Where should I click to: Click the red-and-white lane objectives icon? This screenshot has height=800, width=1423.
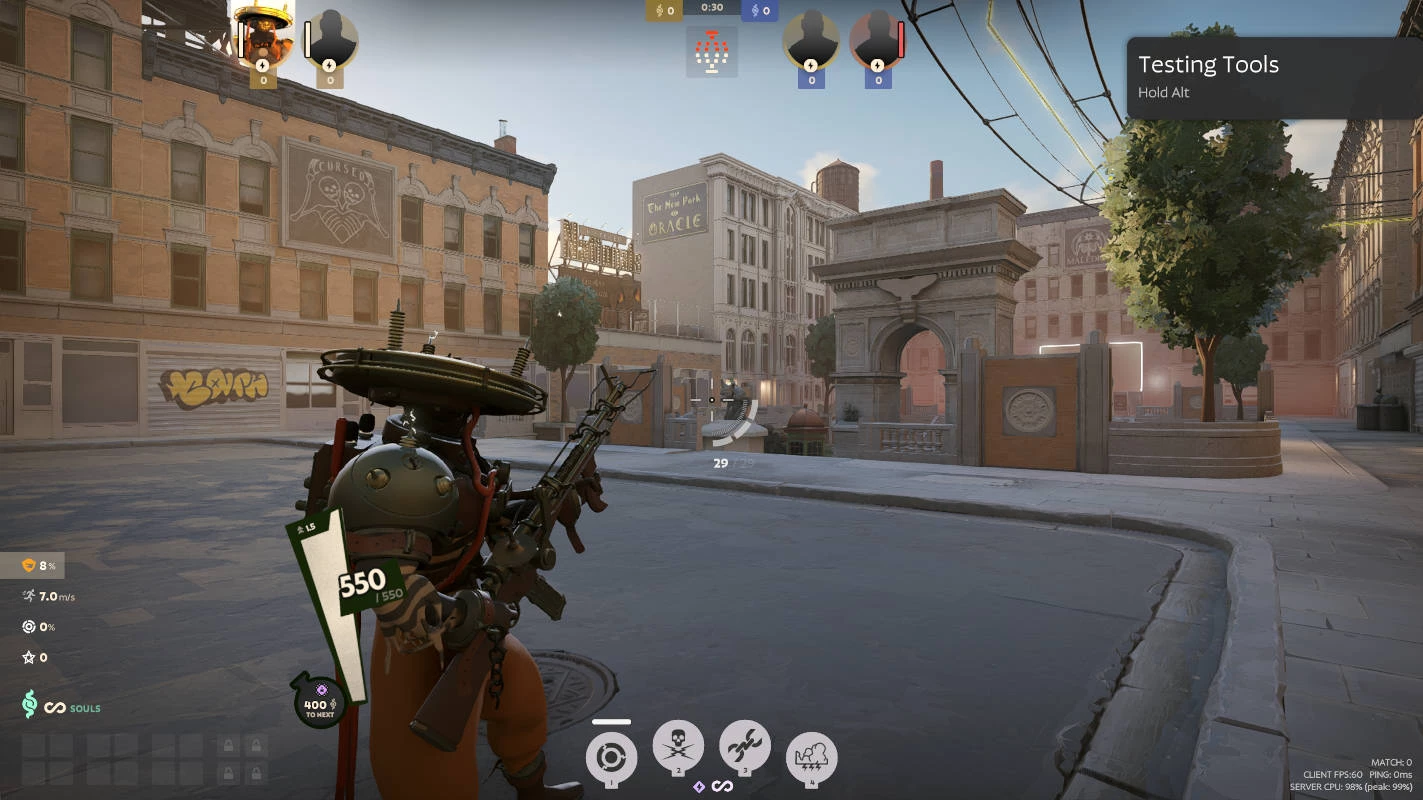click(712, 52)
